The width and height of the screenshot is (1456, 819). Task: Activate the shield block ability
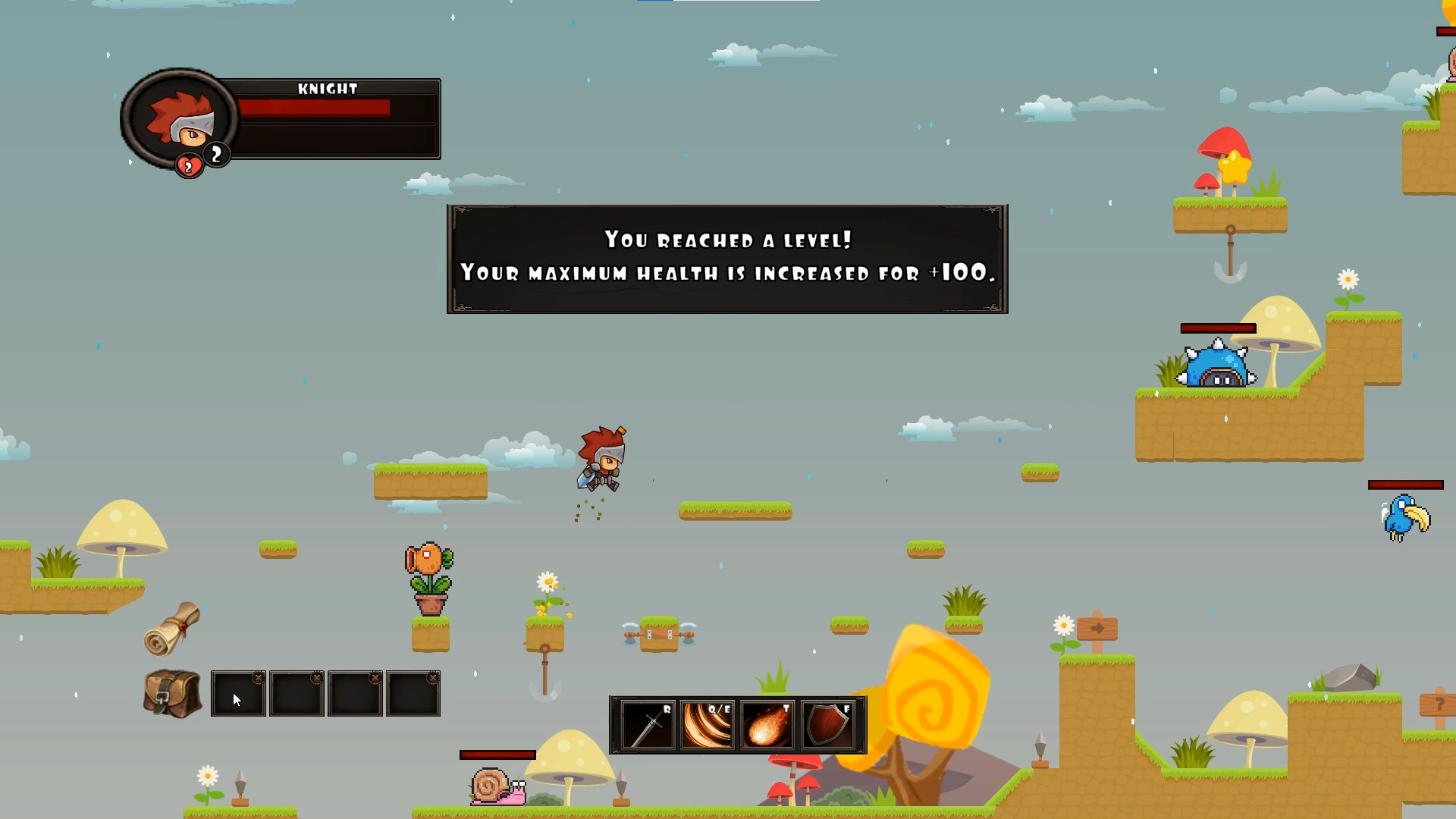click(x=827, y=726)
